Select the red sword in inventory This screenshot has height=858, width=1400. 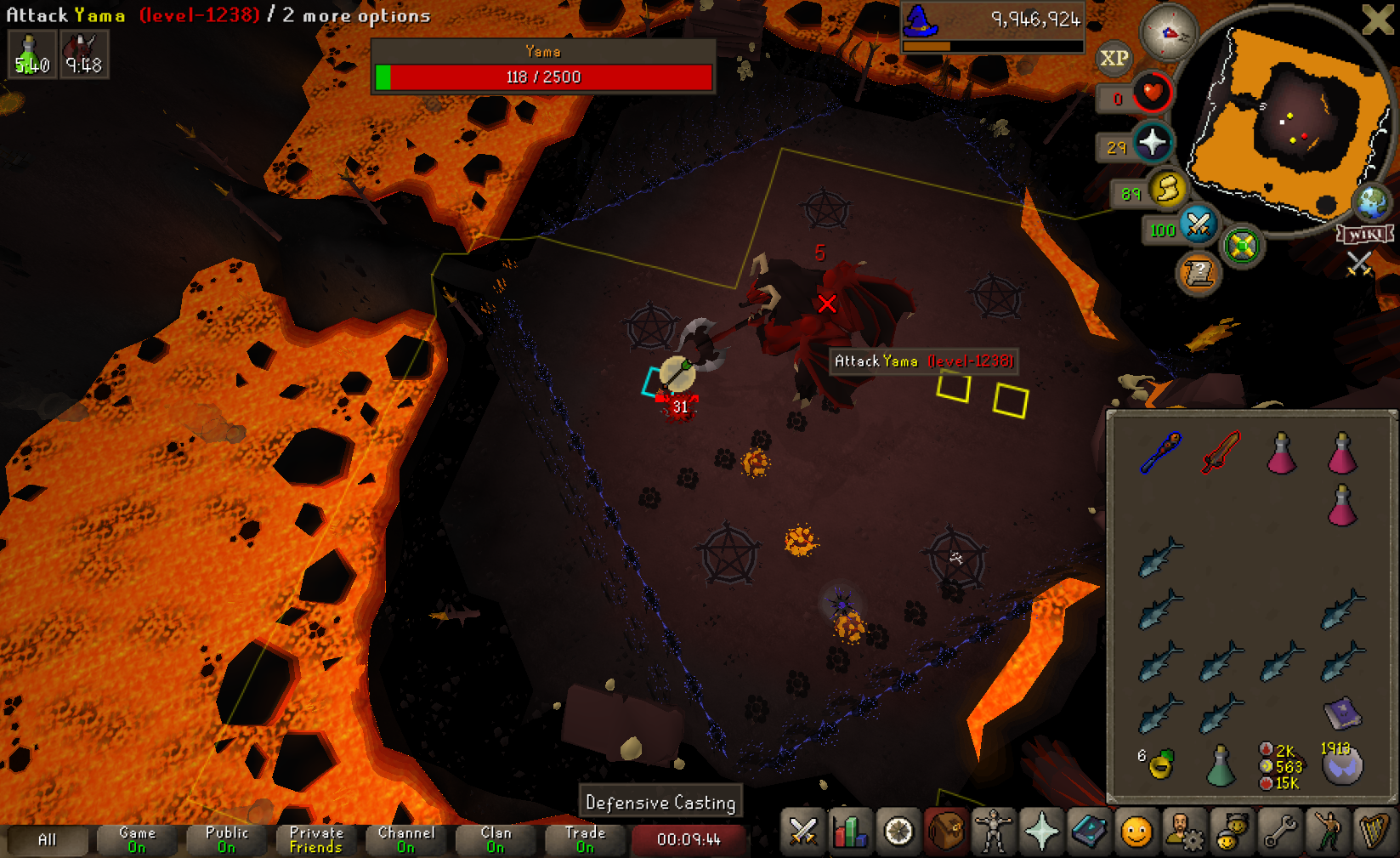point(1221,452)
